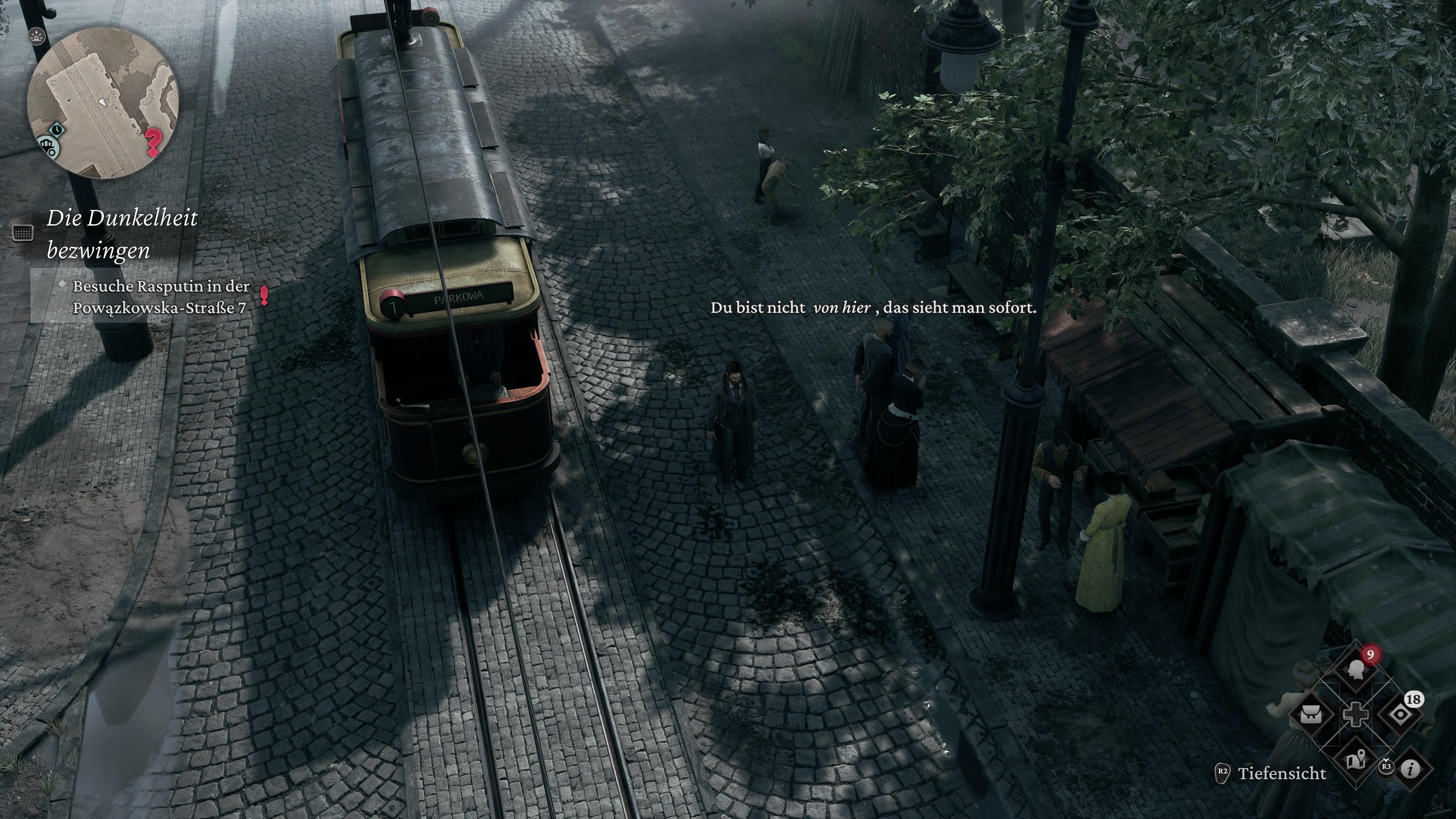
Task: Open the eye icon with 18 badge
Action: [1400, 714]
